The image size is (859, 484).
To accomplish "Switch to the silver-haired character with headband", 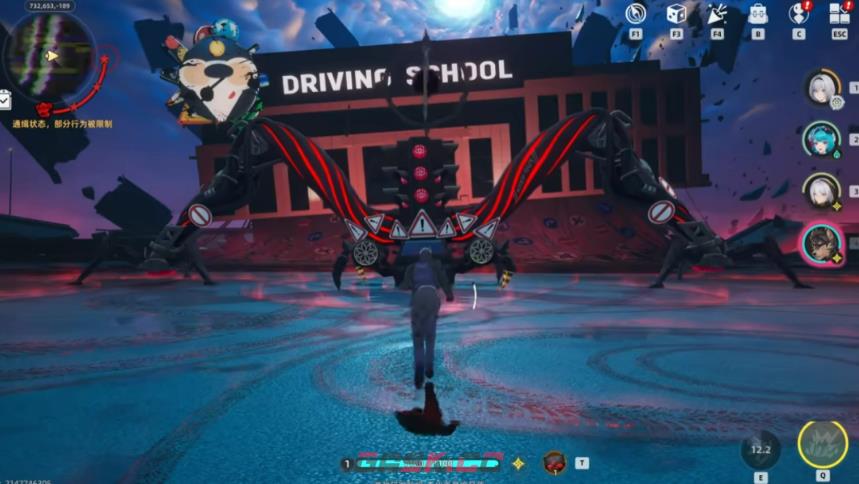I will [821, 88].
